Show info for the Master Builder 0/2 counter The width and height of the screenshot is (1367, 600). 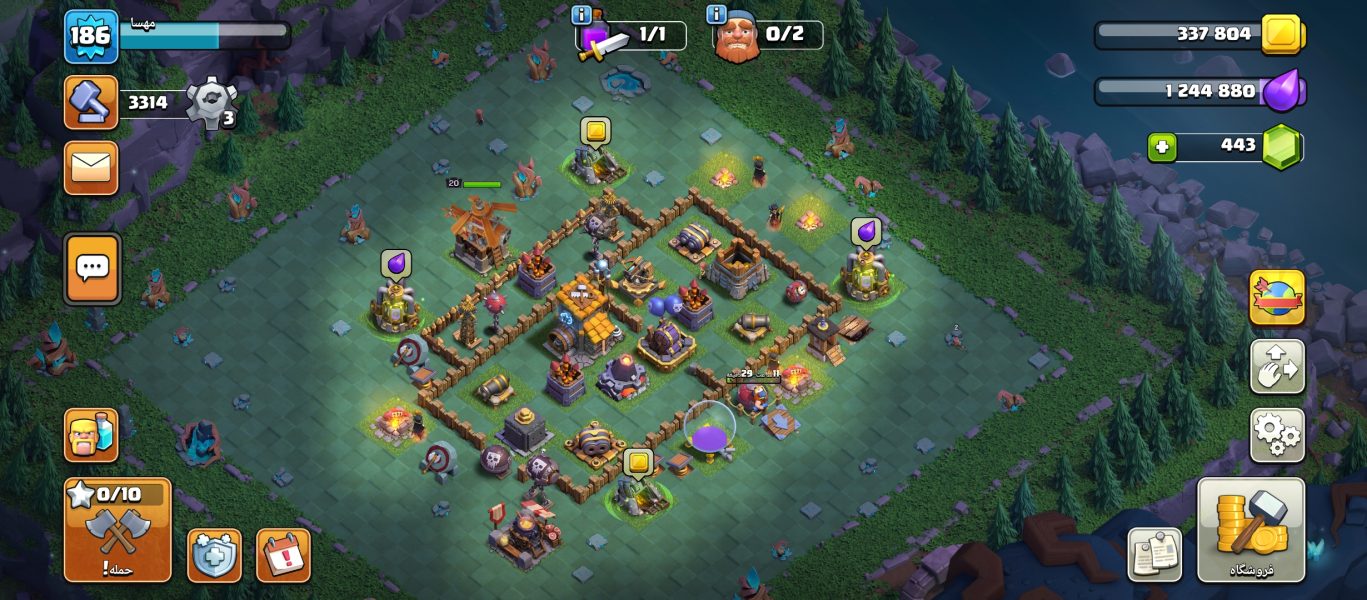pos(716,14)
